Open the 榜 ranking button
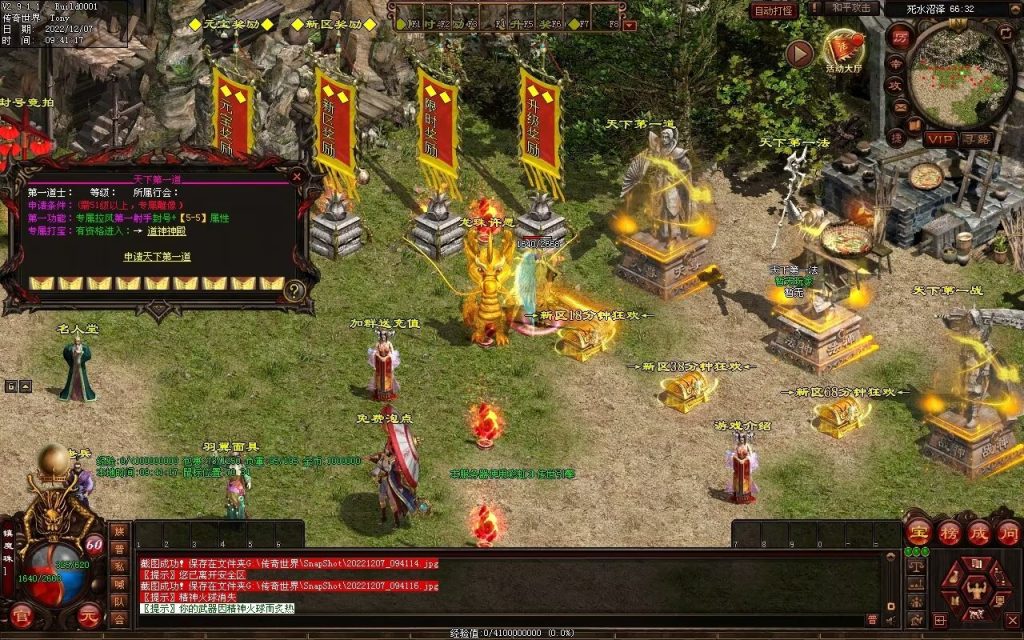The width and height of the screenshot is (1024, 640). pyautogui.click(x=948, y=532)
